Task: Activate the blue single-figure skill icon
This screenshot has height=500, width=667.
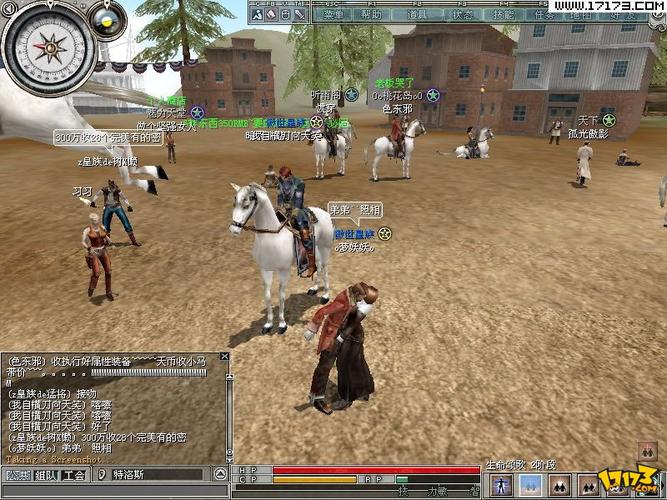Action: (501, 485)
